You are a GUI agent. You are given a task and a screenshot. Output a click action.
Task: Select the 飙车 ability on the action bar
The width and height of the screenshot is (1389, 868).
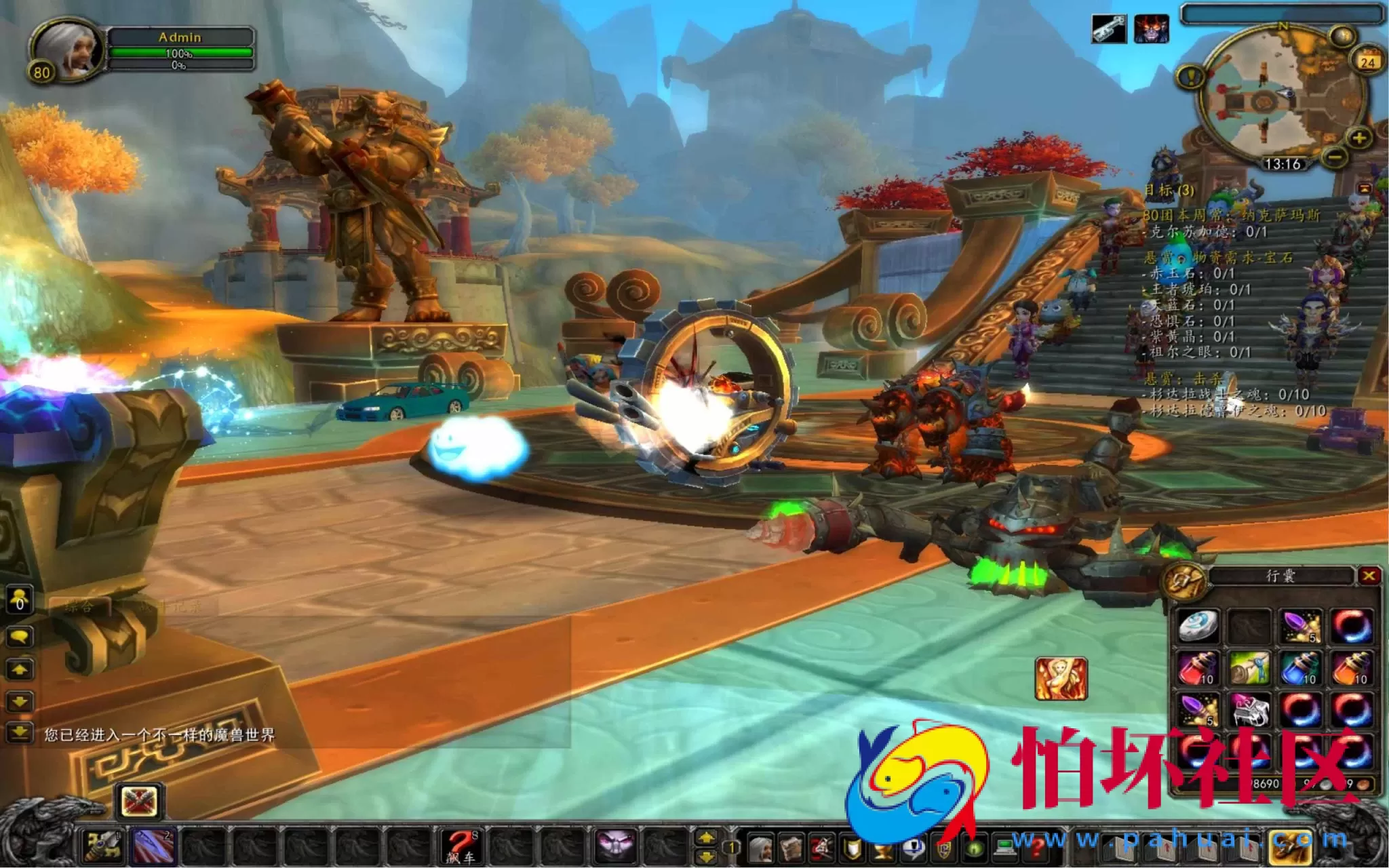pyautogui.click(x=462, y=846)
